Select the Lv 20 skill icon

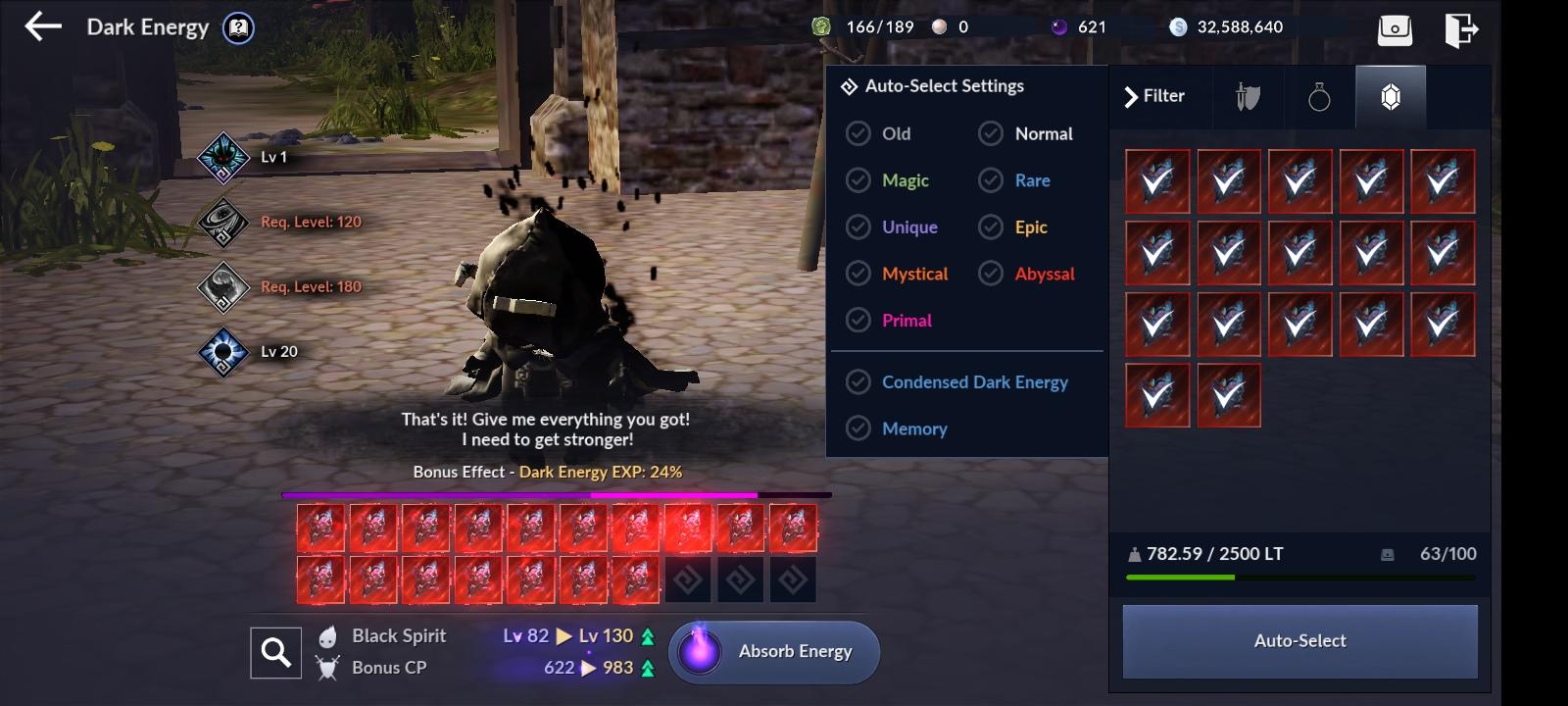point(221,351)
